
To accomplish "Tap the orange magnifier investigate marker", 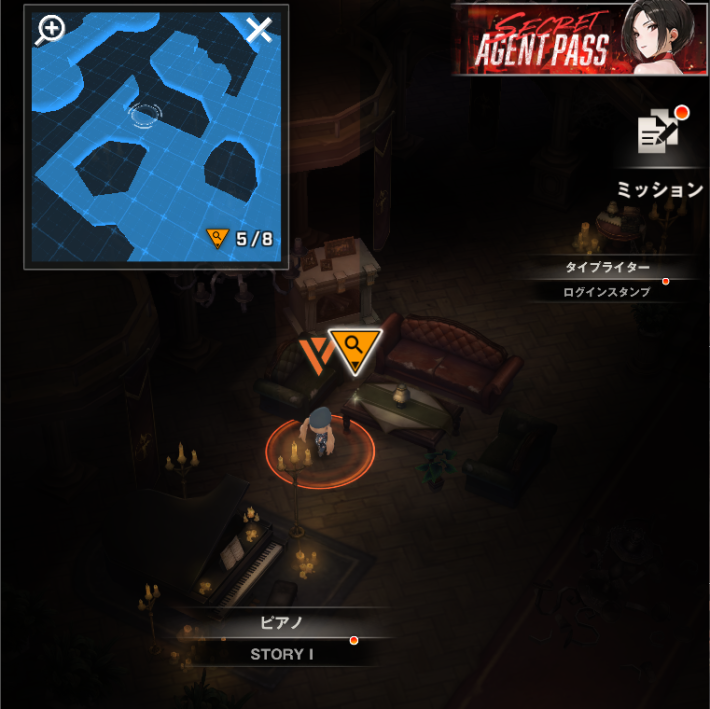I will click(x=354, y=350).
